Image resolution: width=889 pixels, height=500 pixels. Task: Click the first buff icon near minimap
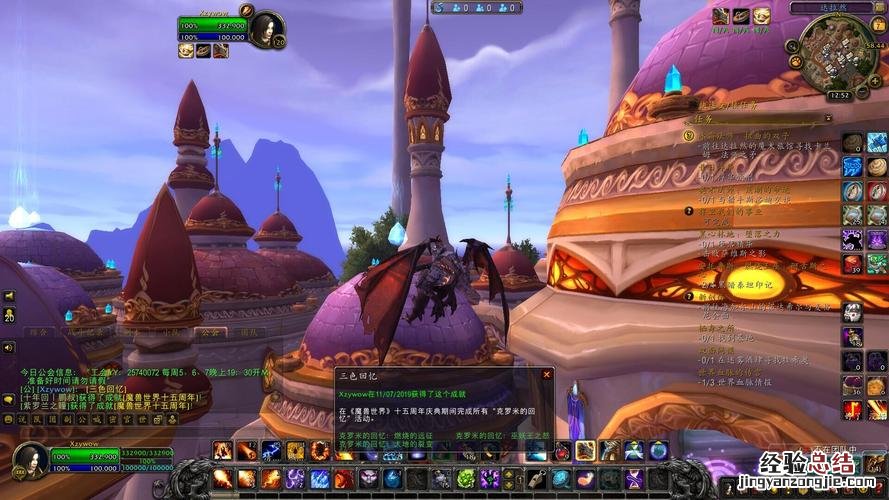pyautogui.click(x=721, y=16)
